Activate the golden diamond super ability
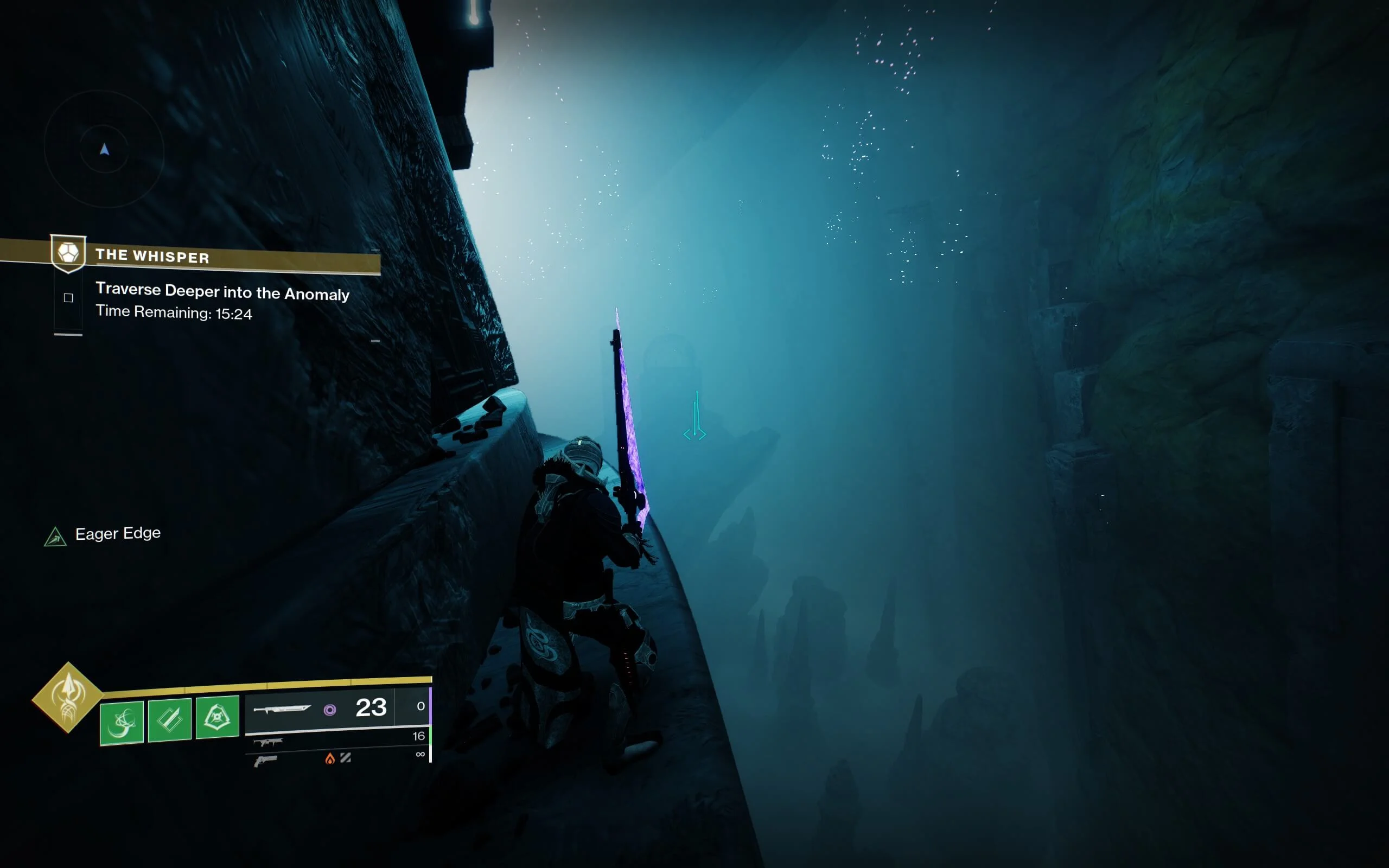This screenshot has height=868, width=1389. (x=68, y=698)
